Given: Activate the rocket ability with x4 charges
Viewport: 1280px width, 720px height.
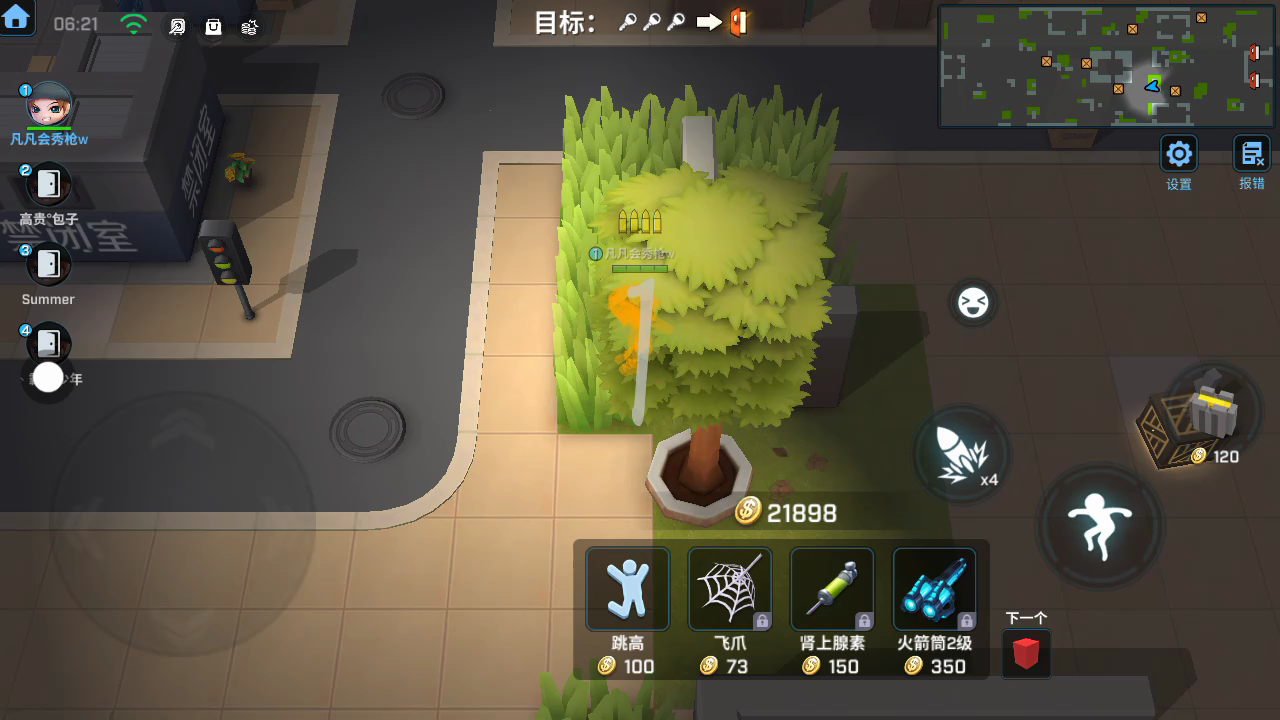Looking at the screenshot, I should (963, 453).
